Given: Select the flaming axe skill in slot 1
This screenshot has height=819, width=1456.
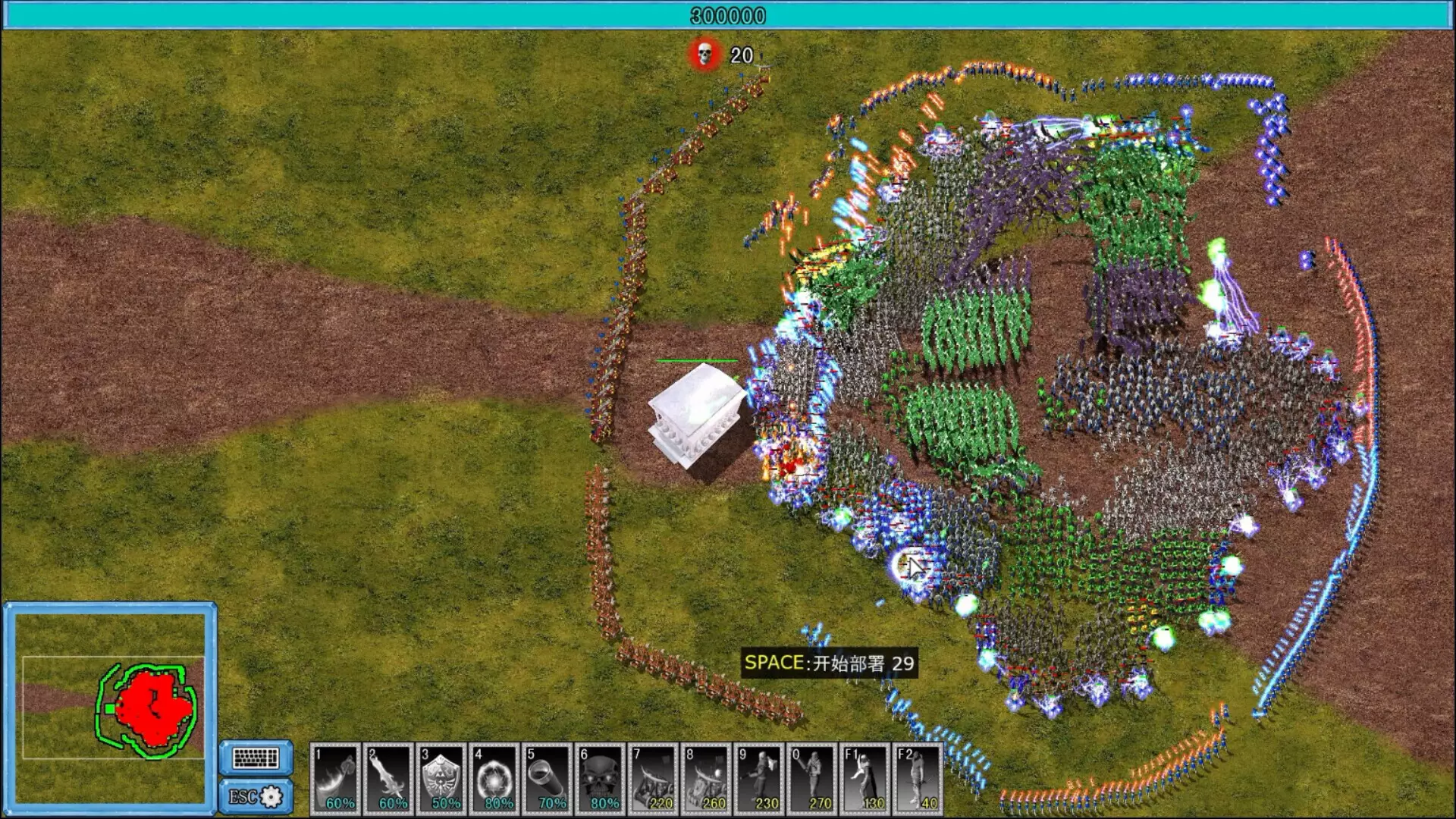Looking at the screenshot, I should [335, 778].
